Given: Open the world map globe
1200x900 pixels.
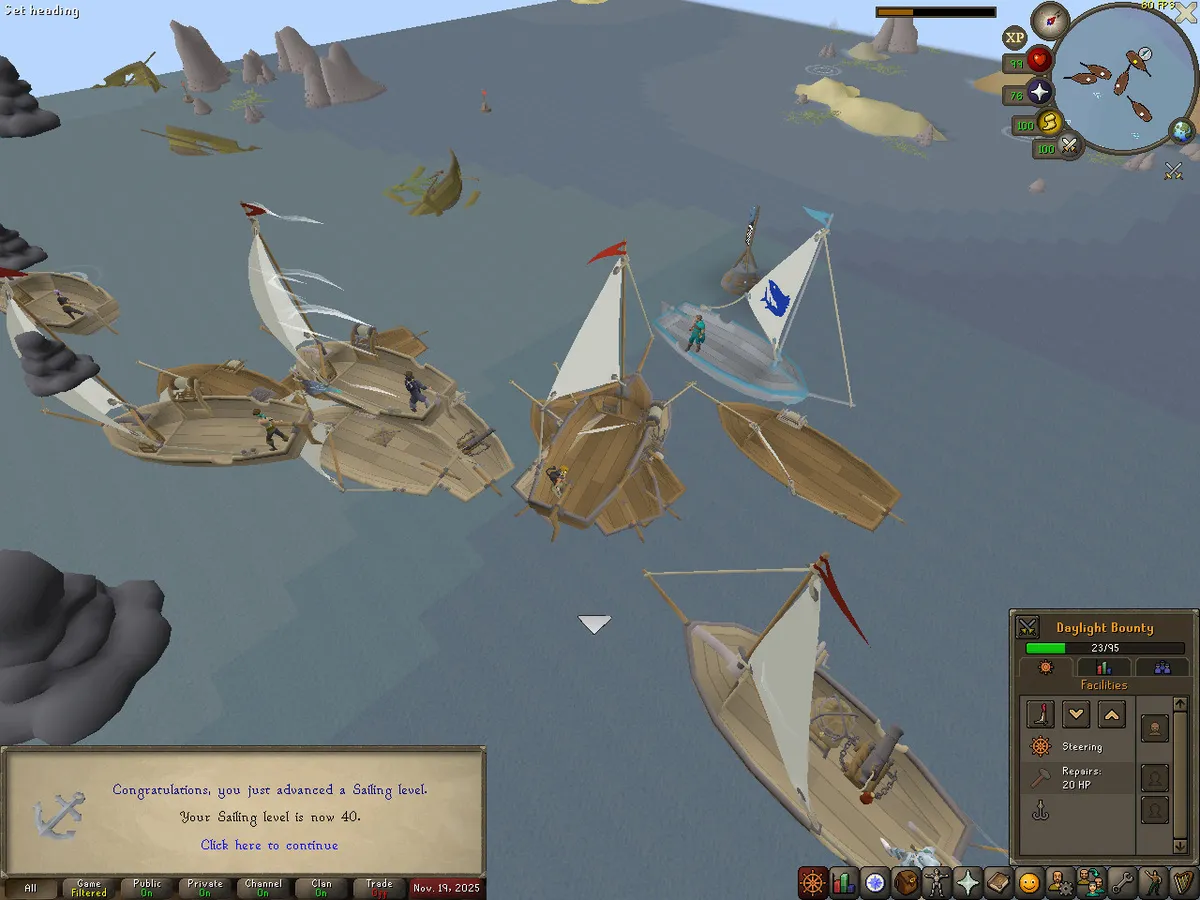Looking at the screenshot, I should [1182, 131].
